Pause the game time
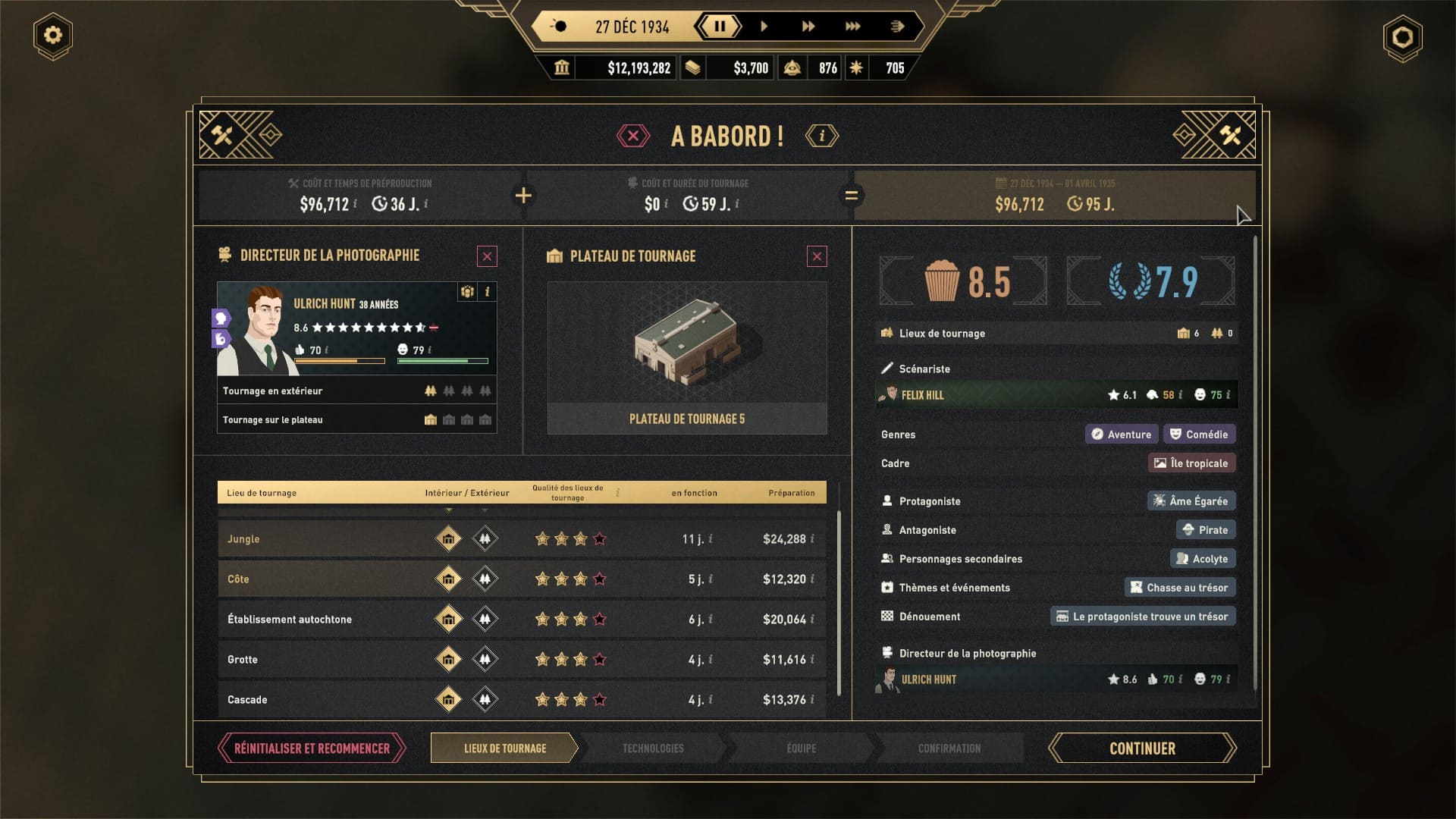 pos(719,27)
